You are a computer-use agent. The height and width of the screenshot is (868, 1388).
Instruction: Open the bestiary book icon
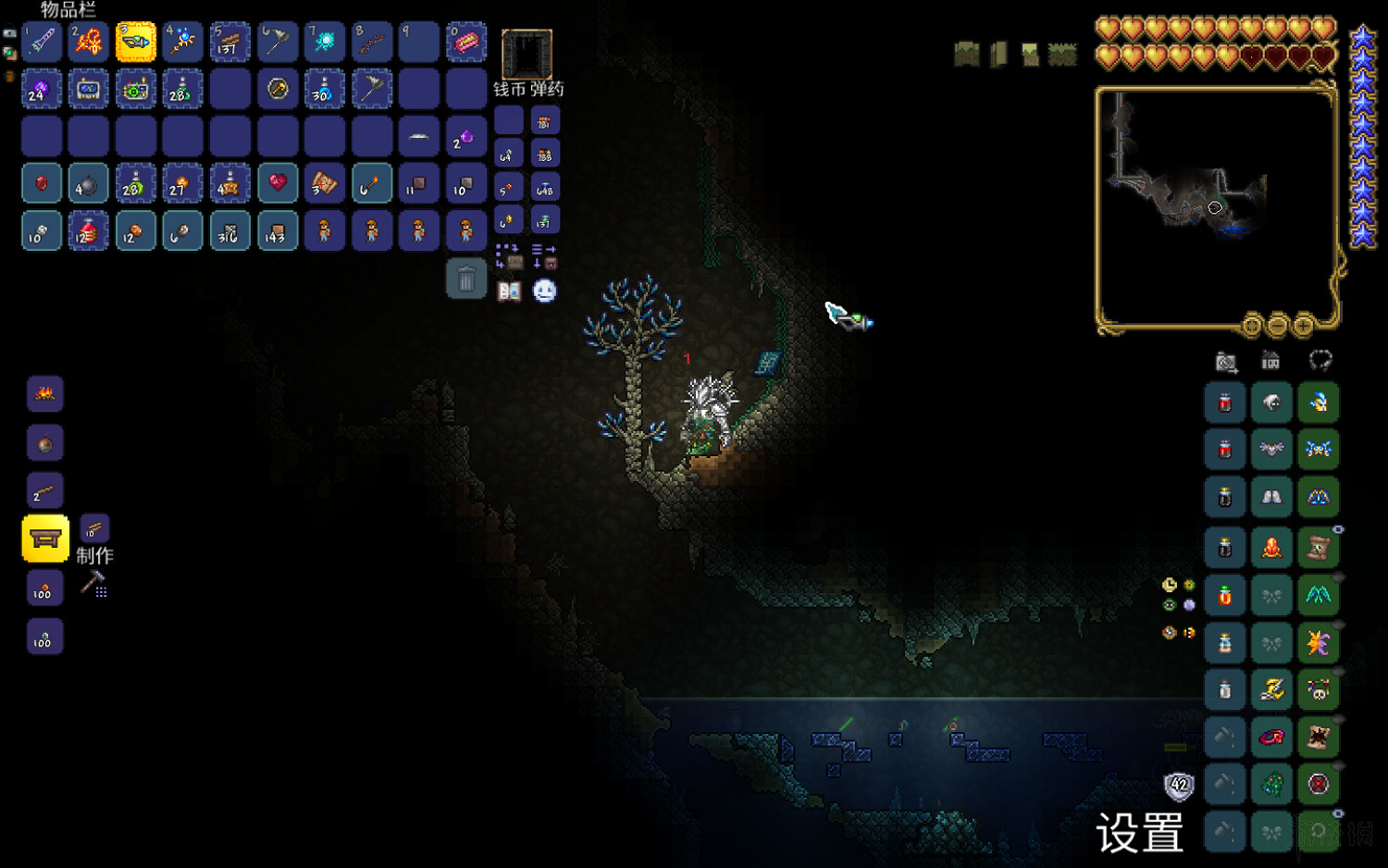[509, 291]
